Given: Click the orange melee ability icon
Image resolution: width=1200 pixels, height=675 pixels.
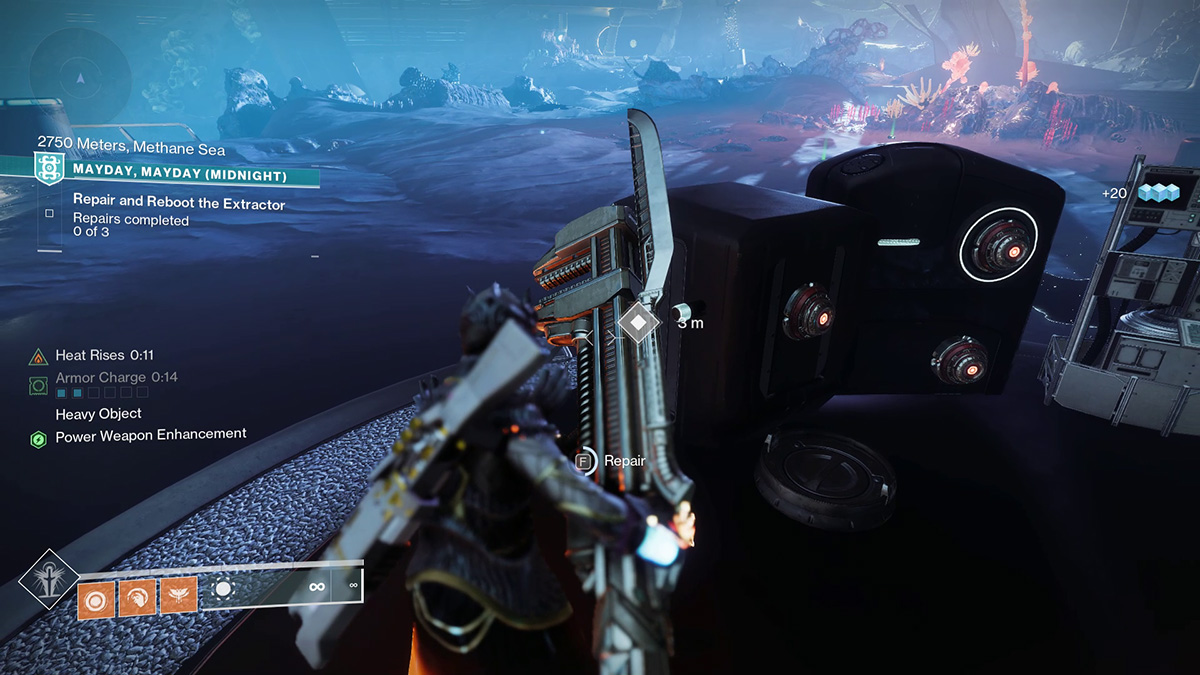Looking at the screenshot, I should pyautogui.click(x=137, y=597).
